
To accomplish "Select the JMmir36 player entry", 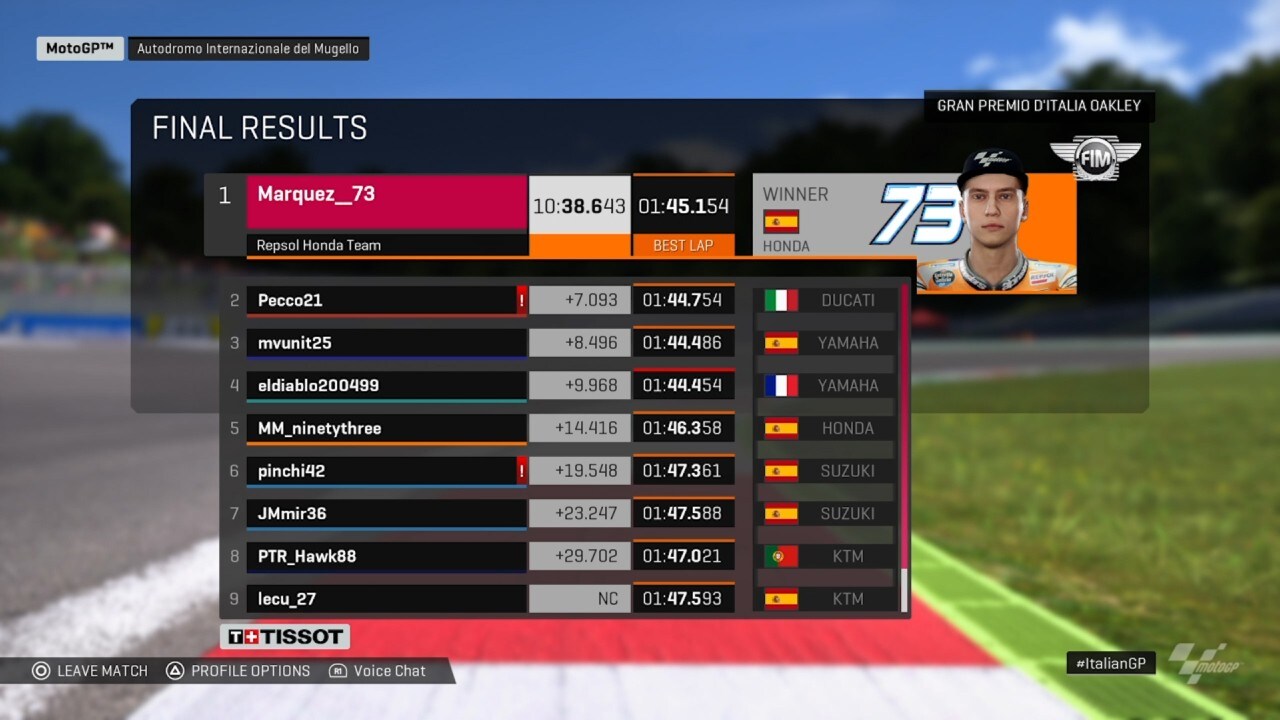I will pos(386,514).
